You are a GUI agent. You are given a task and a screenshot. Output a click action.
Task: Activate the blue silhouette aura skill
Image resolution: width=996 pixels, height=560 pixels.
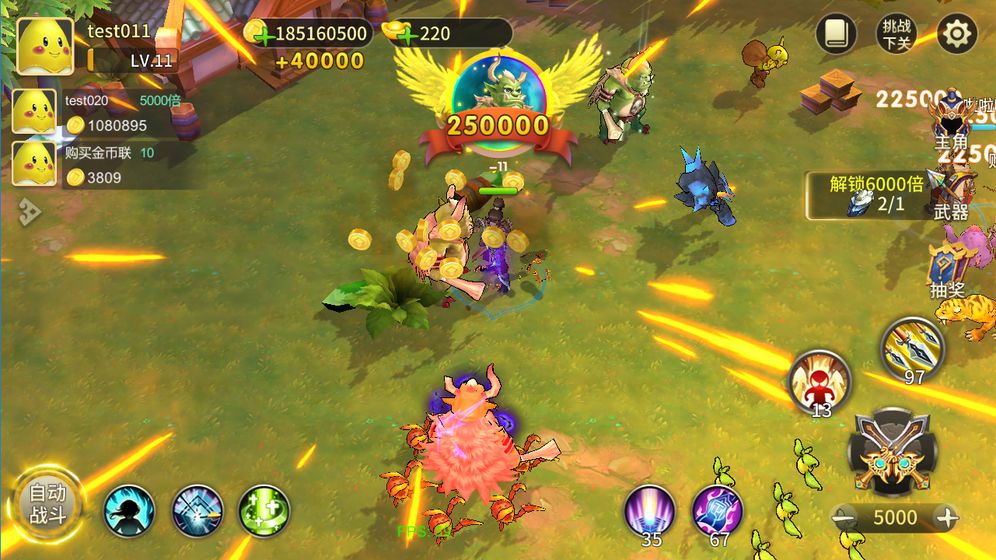[130, 511]
